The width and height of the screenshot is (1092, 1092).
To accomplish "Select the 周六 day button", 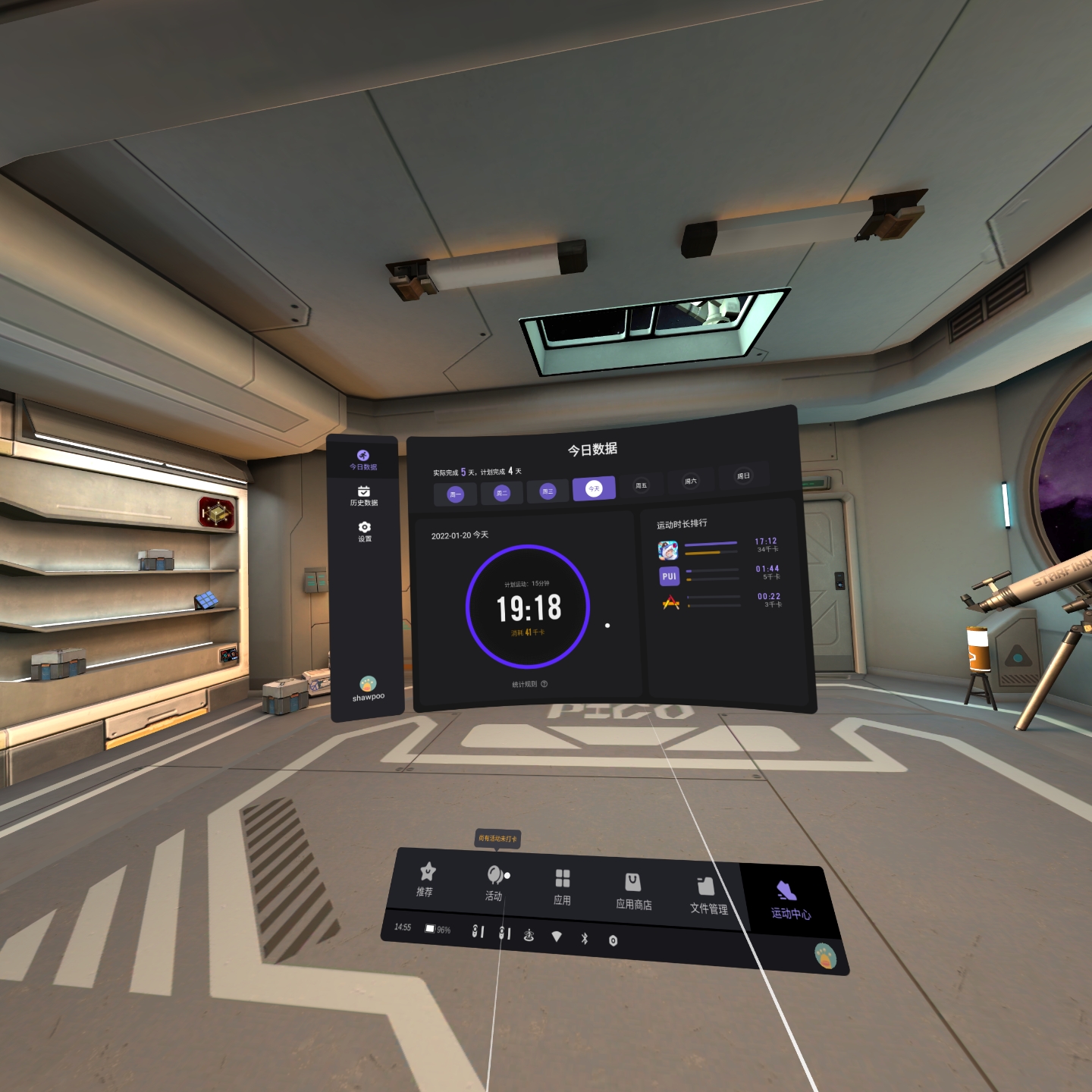I will (690, 481).
